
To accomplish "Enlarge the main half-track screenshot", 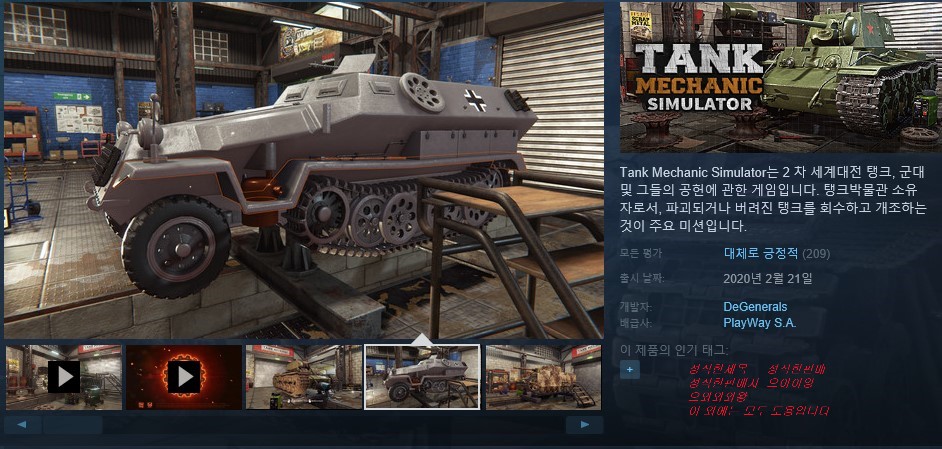I will (x=303, y=170).
